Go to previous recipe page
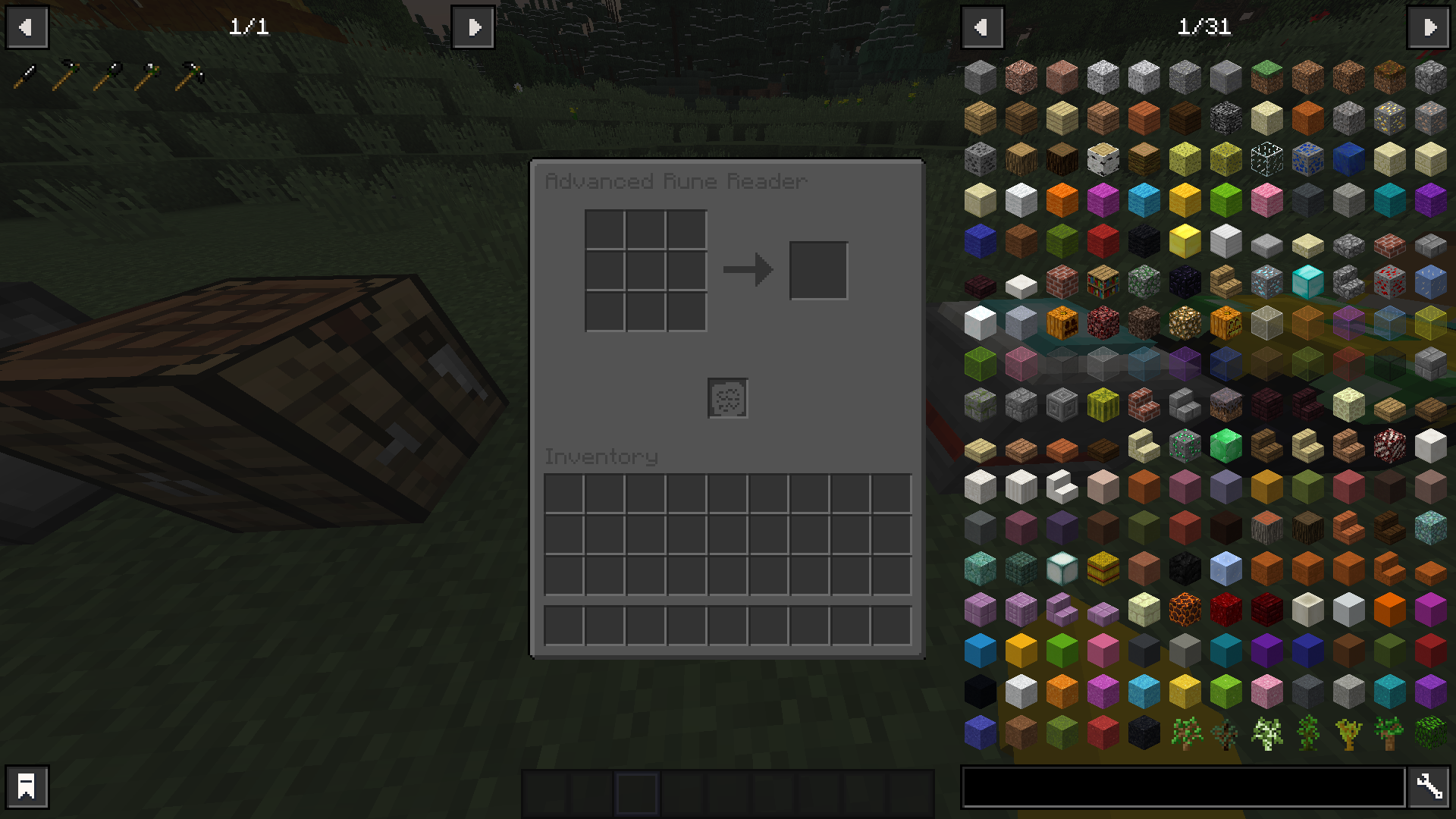 pyautogui.click(x=27, y=27)
